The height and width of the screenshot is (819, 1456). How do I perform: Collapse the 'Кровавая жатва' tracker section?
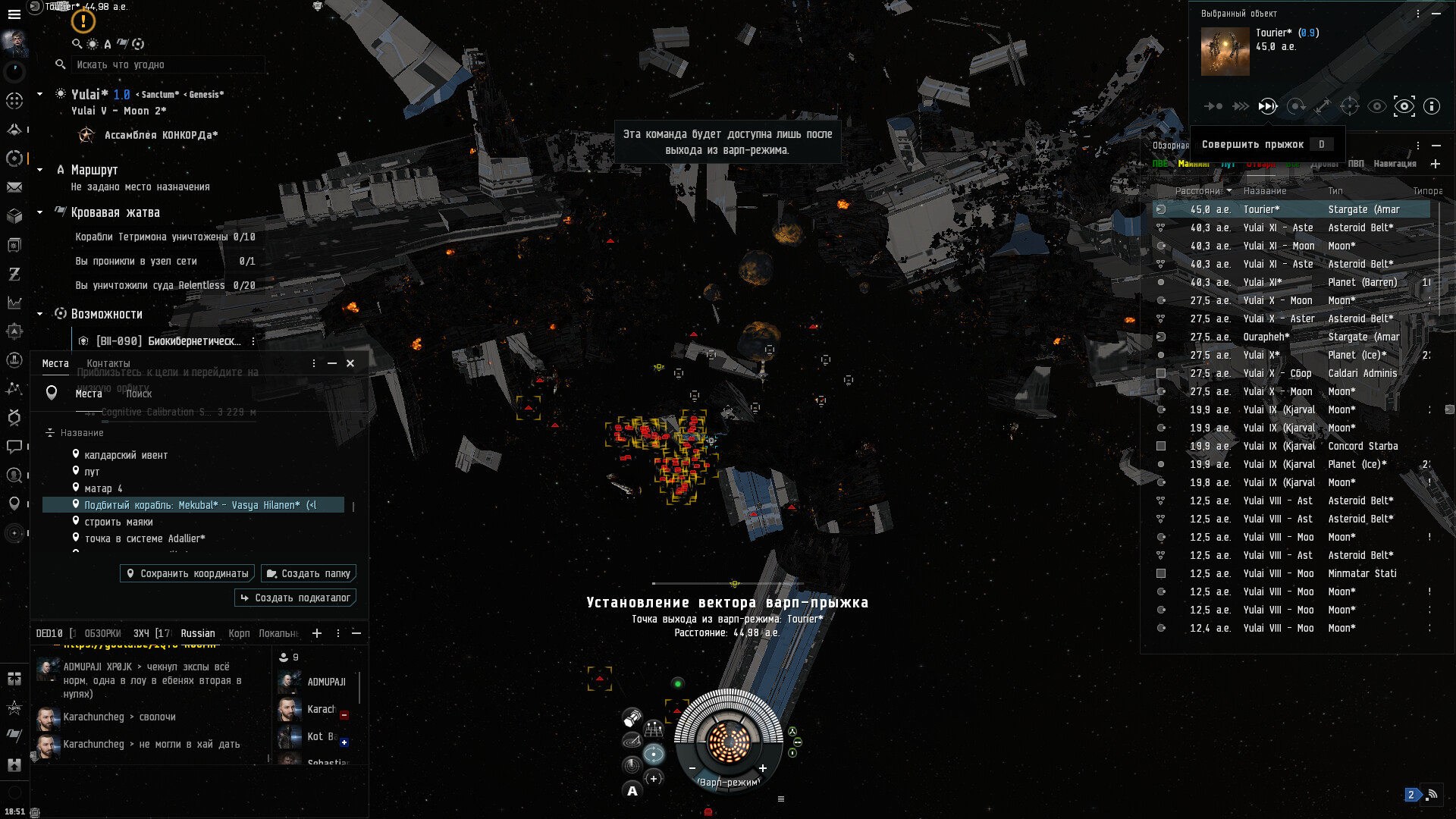pyautogui.click(x=40, y=212)
